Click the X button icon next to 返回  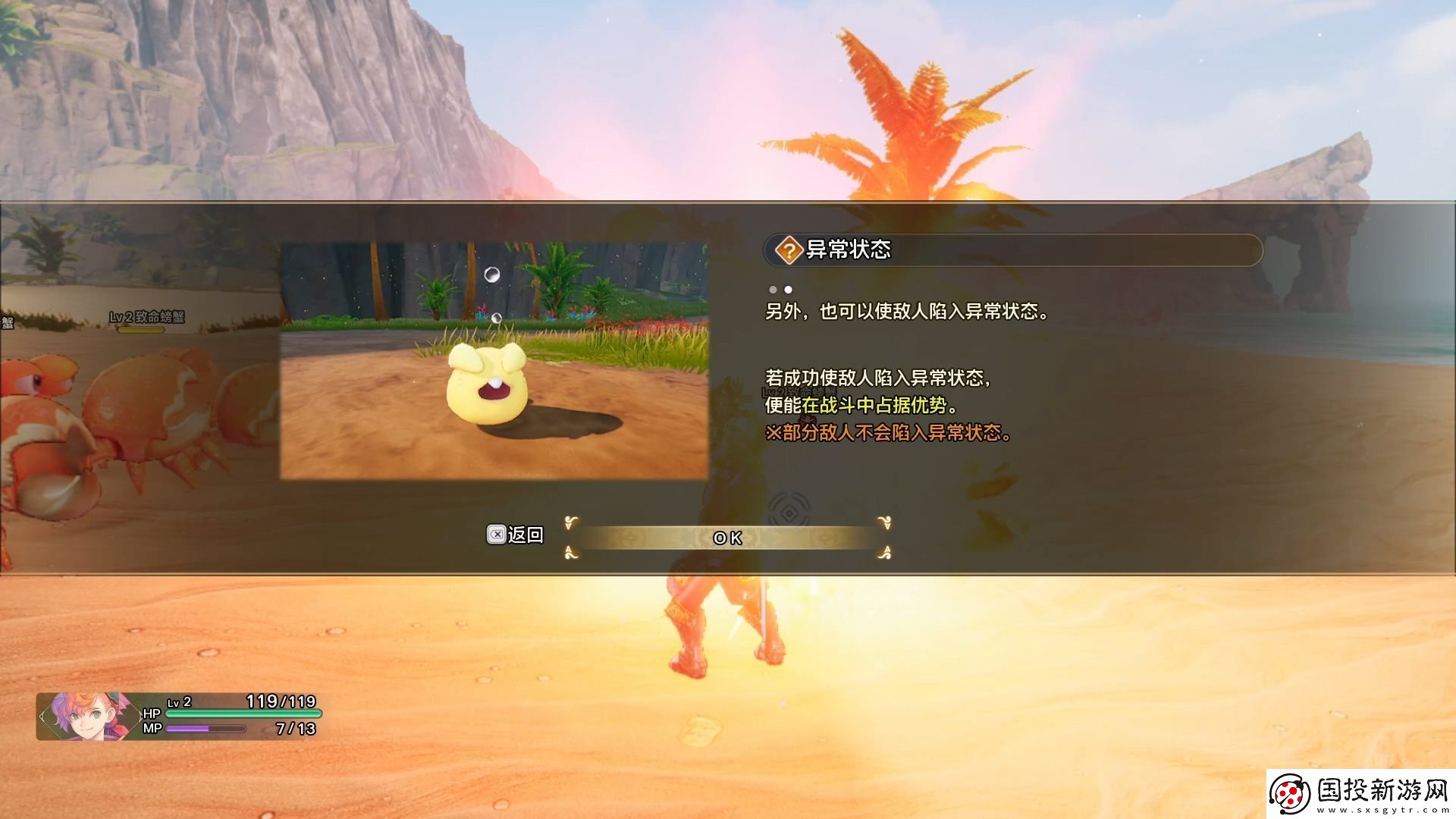[x=497, y=535]
